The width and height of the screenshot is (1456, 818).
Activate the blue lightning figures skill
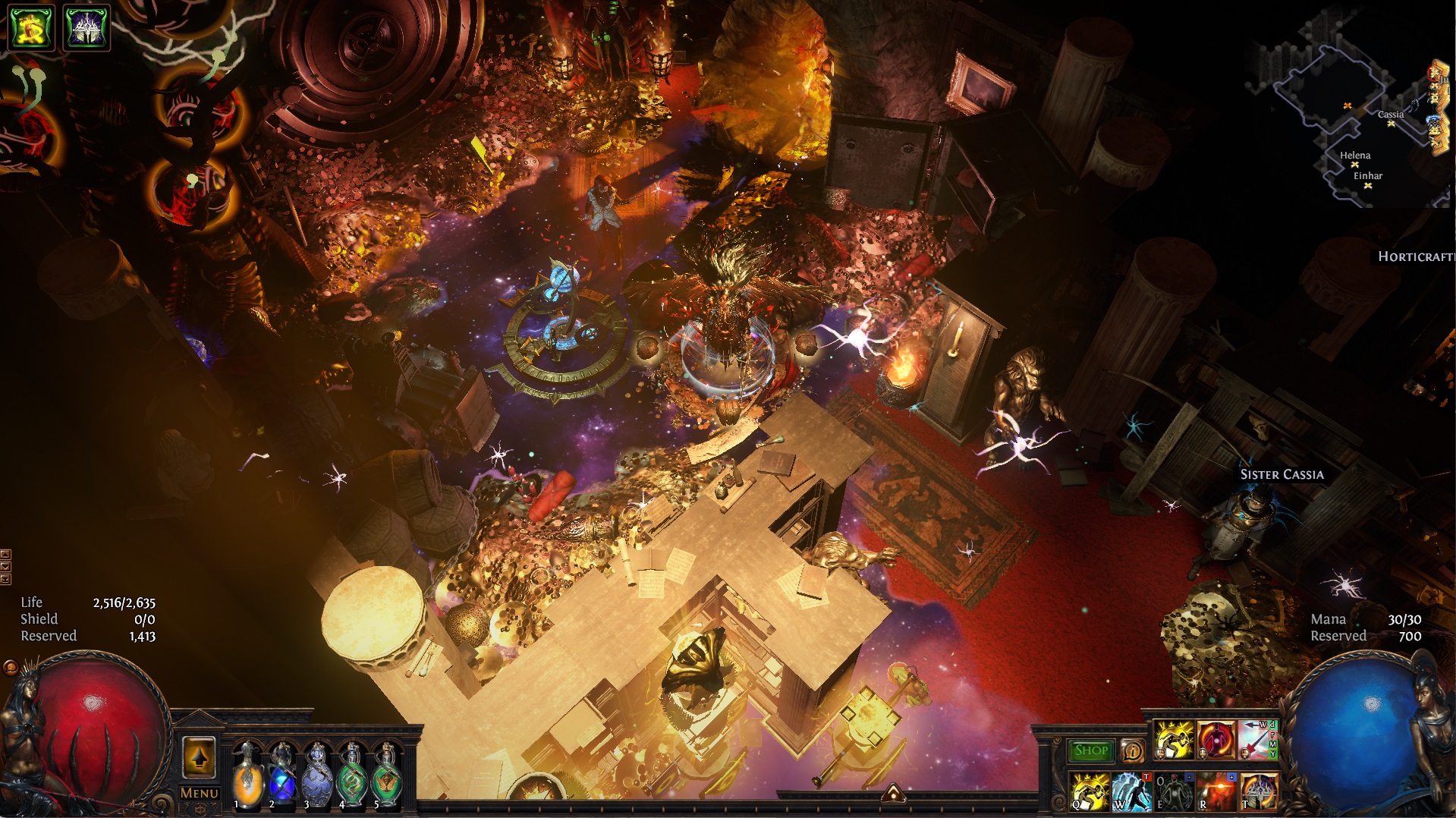(1132, 791)
